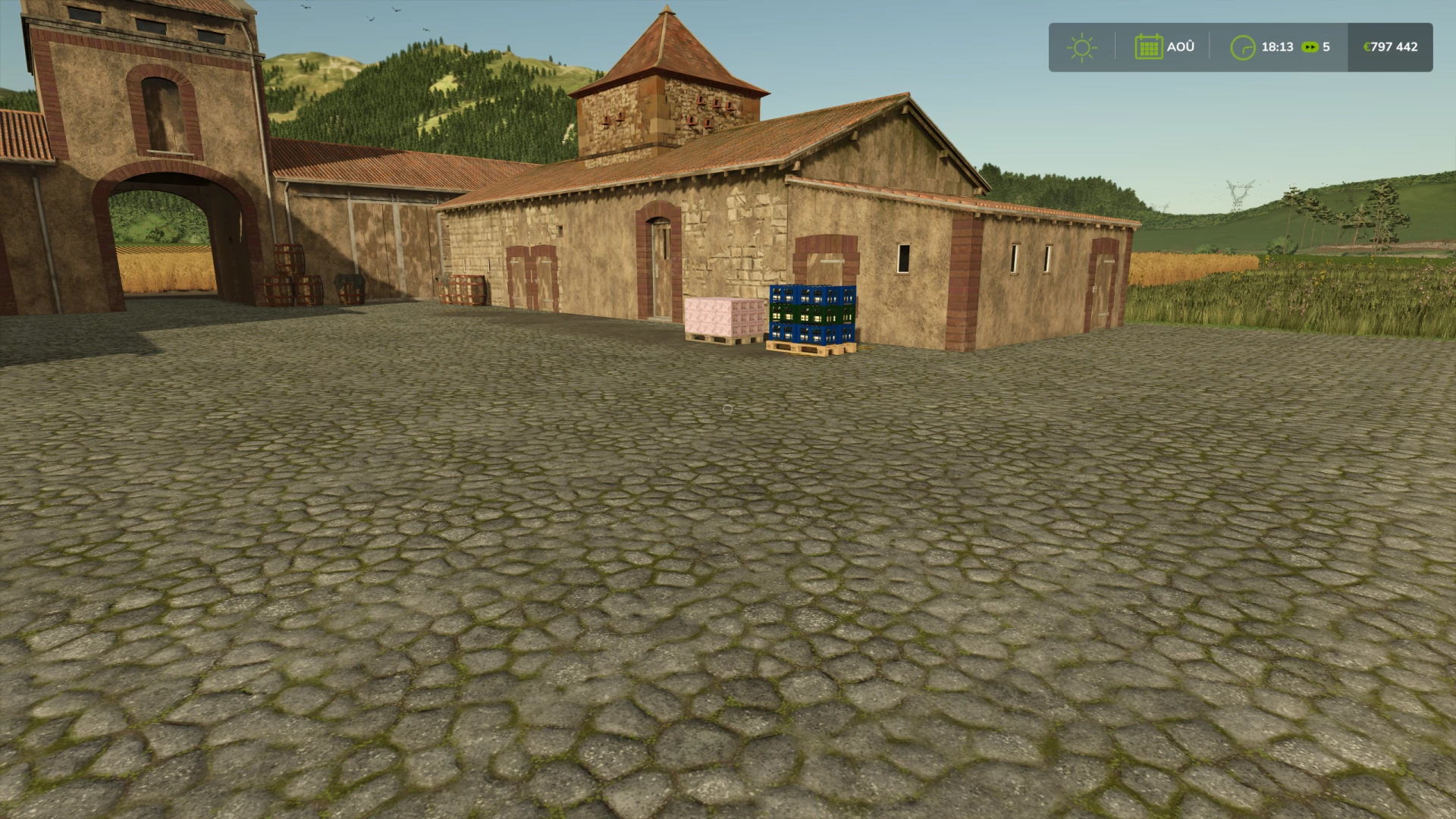Select the 18:13 time display
Viewport: 1456px width, 819px height.
[x=1279, y=47]
